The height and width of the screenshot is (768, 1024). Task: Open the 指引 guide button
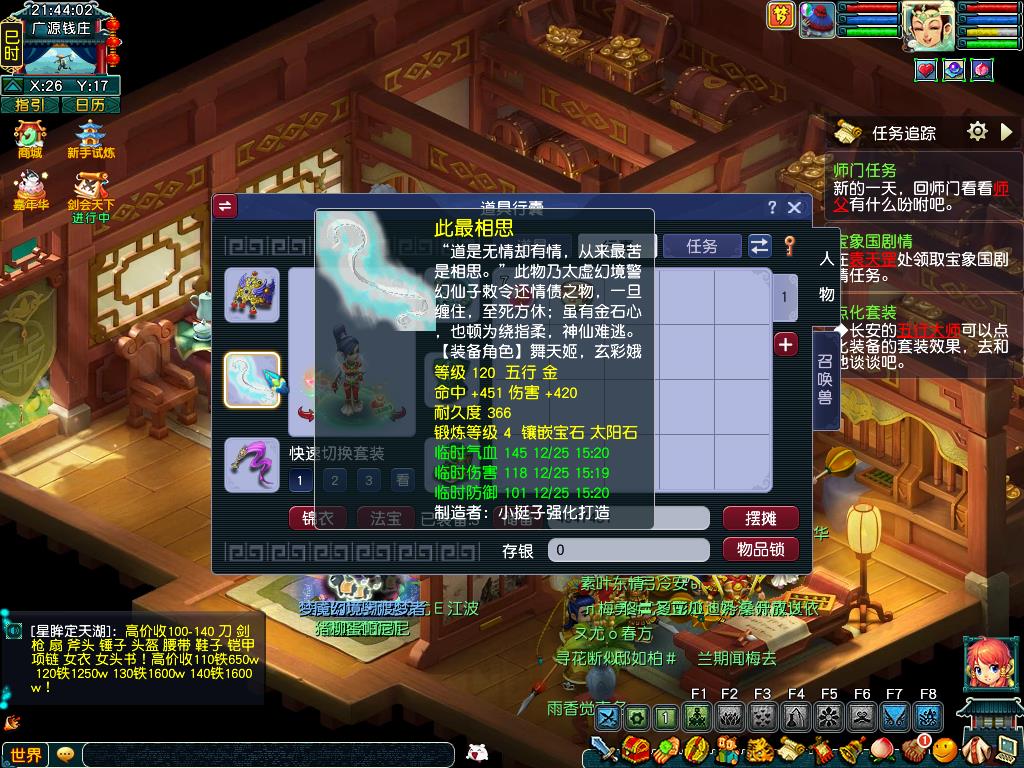click(x=29, y=104)
